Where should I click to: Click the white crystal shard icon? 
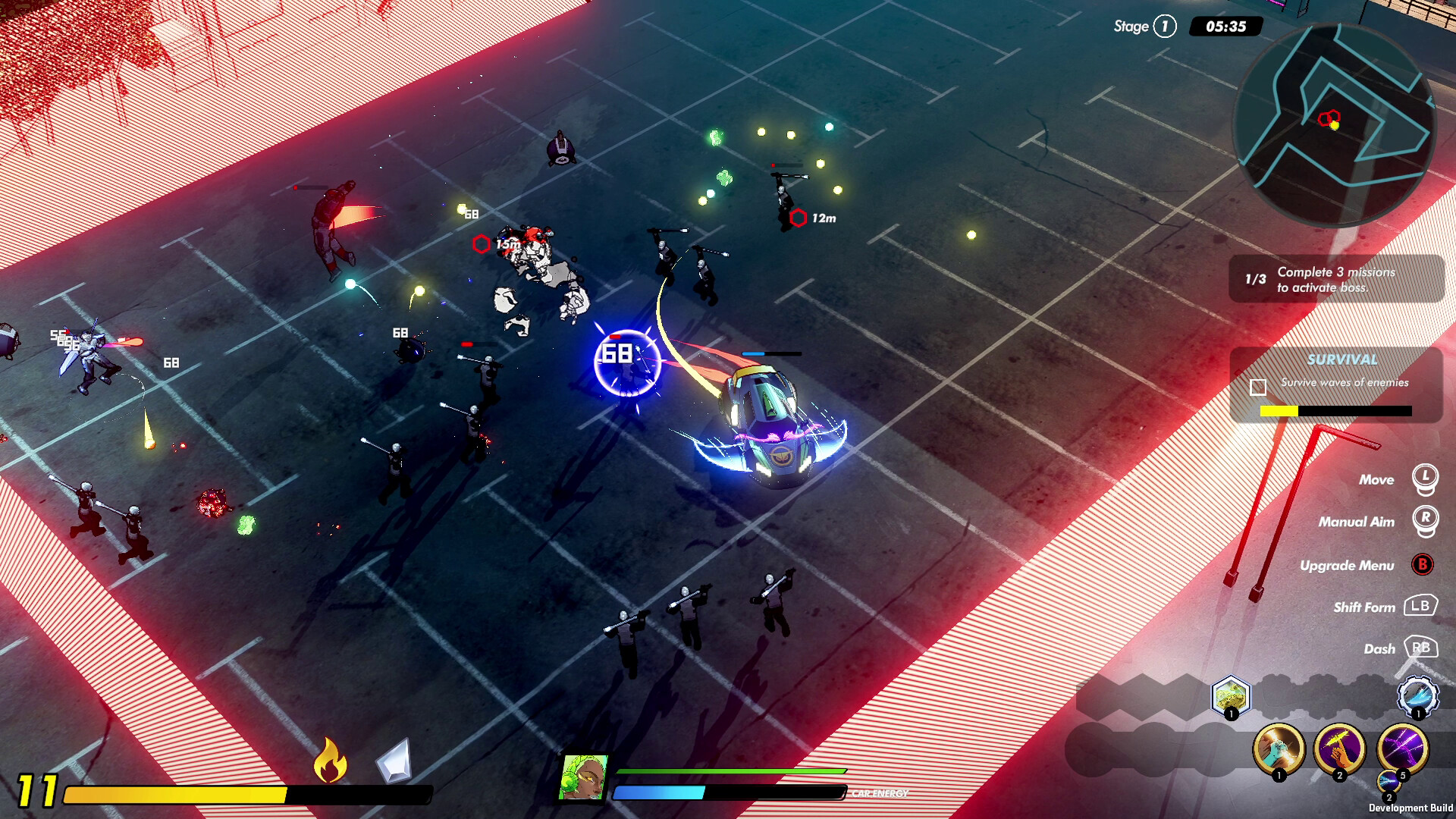(x=393, y=761)
